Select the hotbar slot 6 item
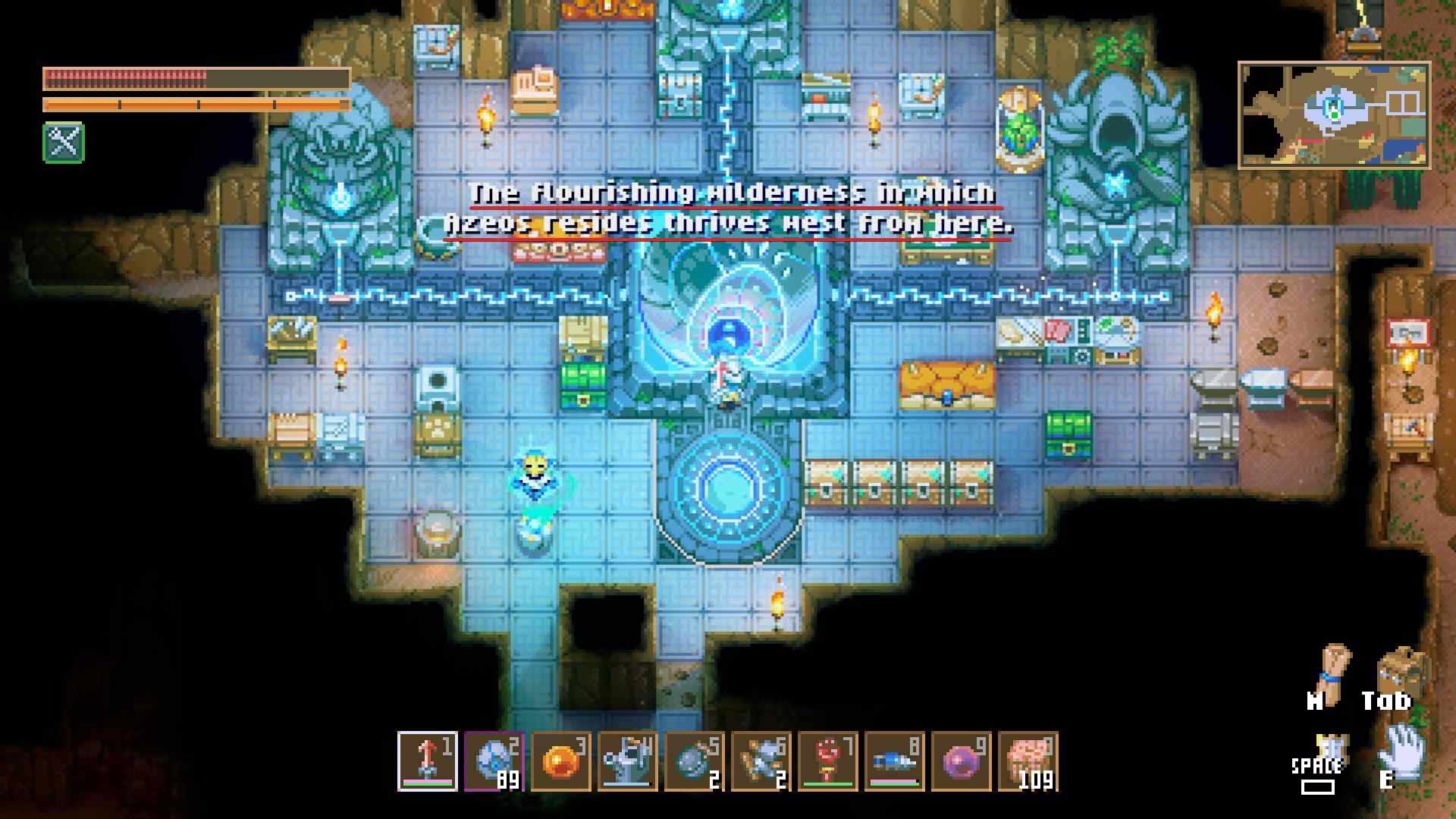This screenshot has width=1456, height=819. pyautogui.click(x=761, y=761)
